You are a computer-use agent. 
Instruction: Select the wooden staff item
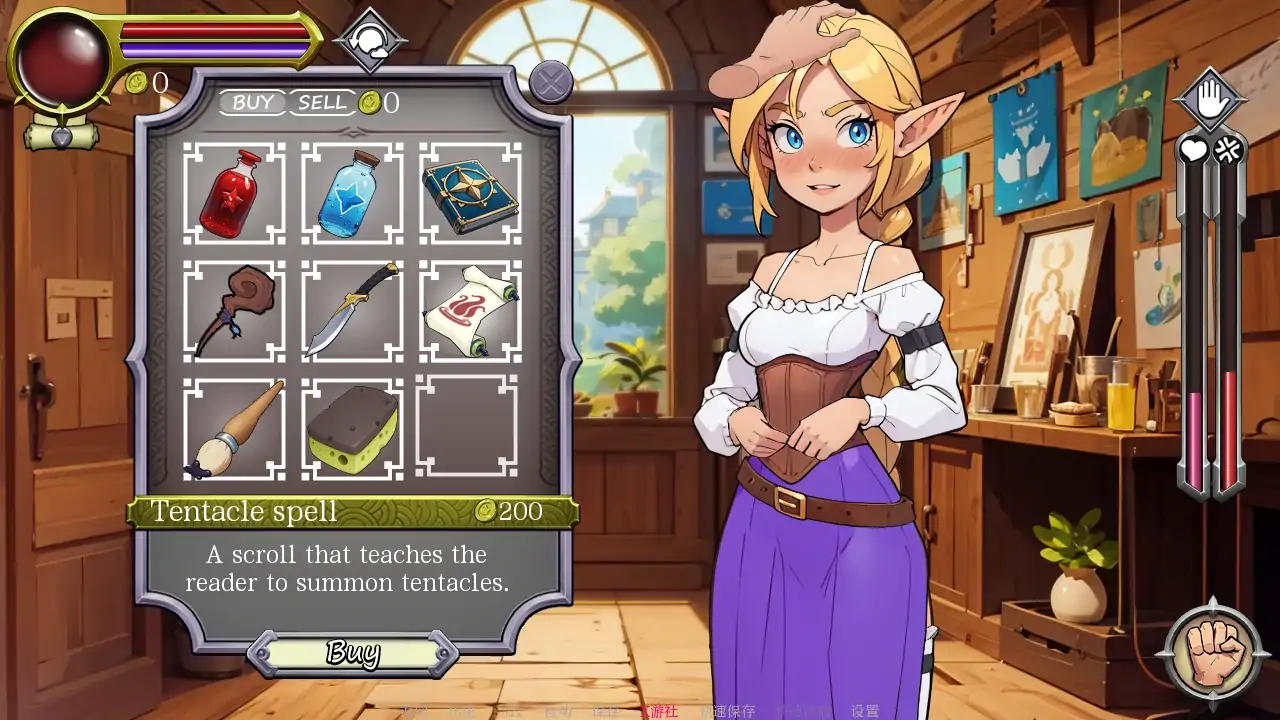tap(234, 311)
